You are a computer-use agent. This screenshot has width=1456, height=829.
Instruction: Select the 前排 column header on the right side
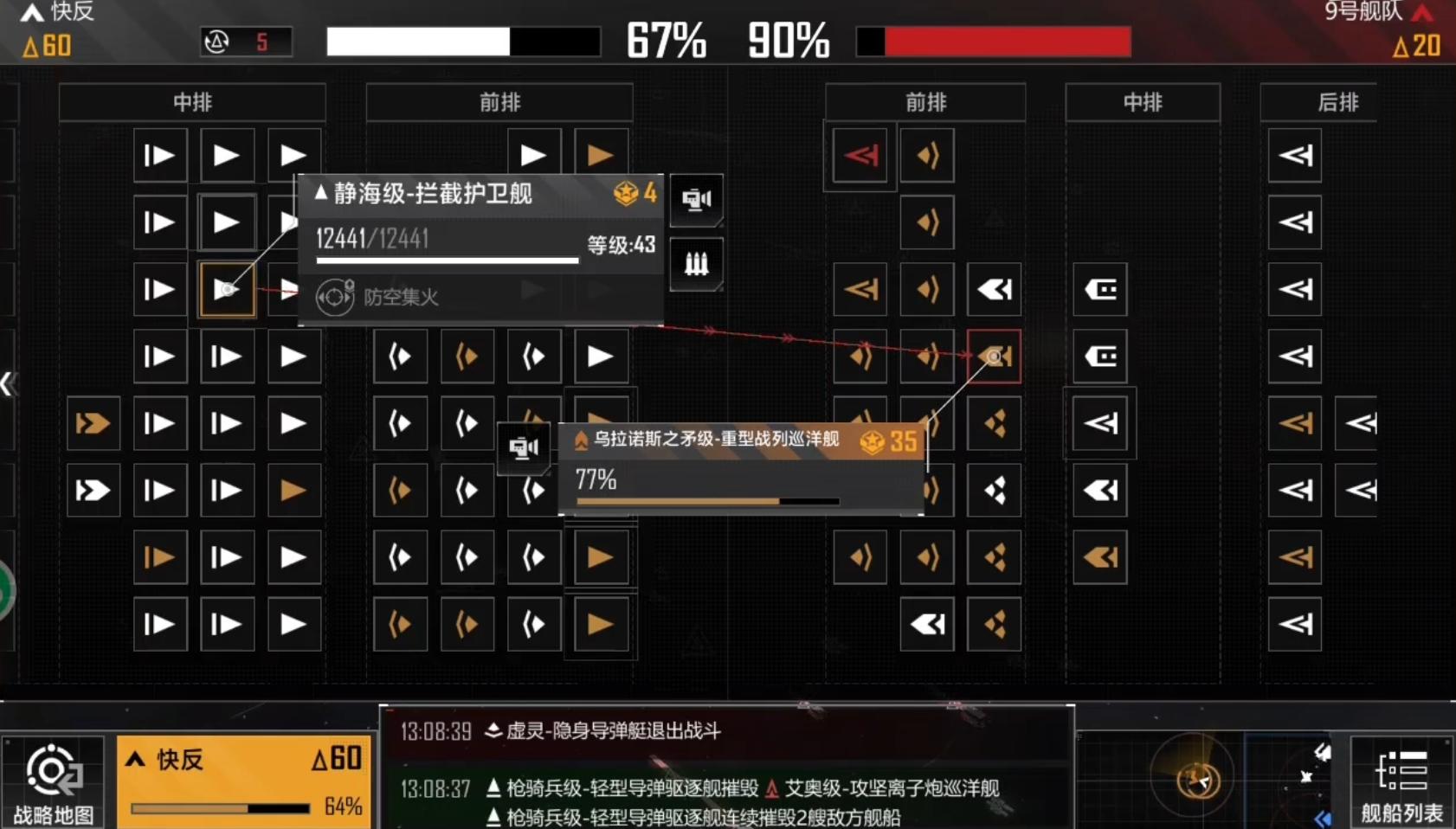coord(924,102)
